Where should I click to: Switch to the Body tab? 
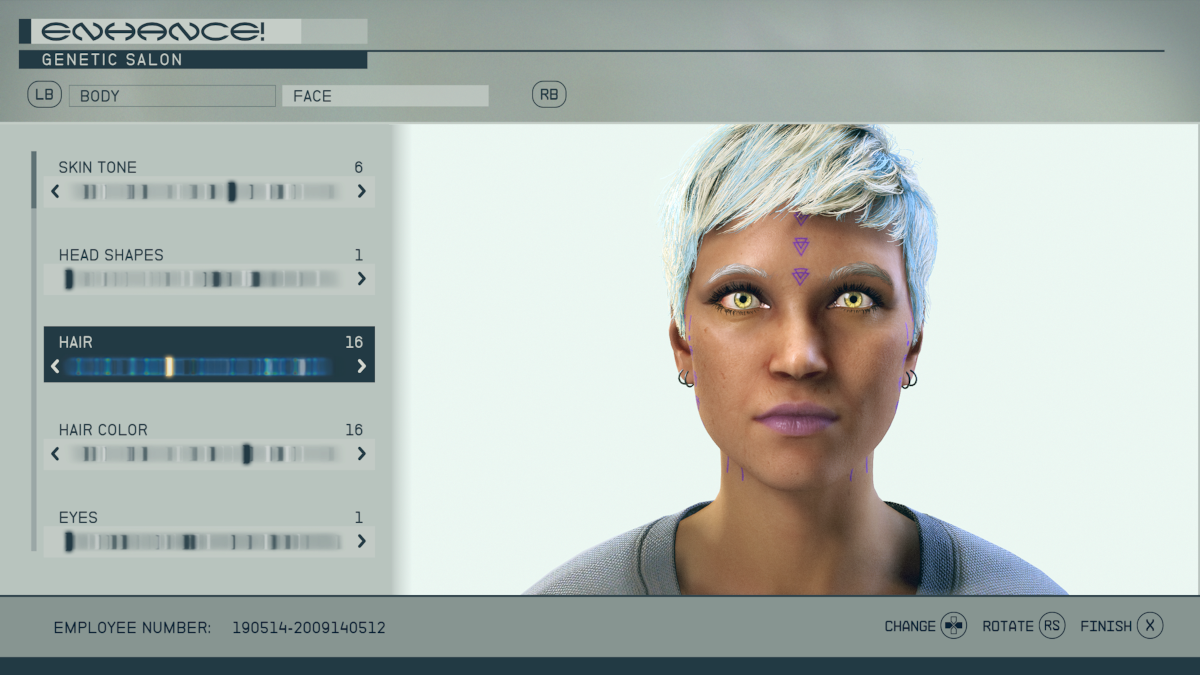tap(172, 96)
